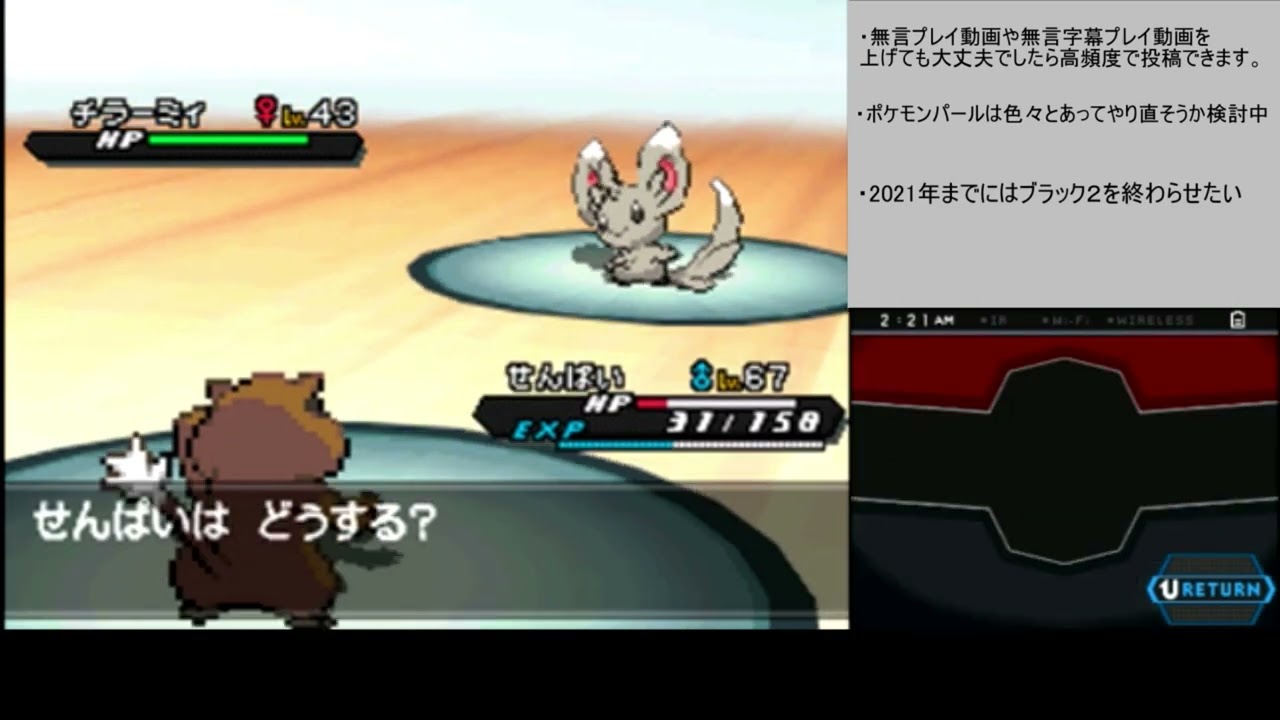Select the せんぱい name label
This screenshot has height=720, width=1280.
pyautogui.click(x=566, y=377)
